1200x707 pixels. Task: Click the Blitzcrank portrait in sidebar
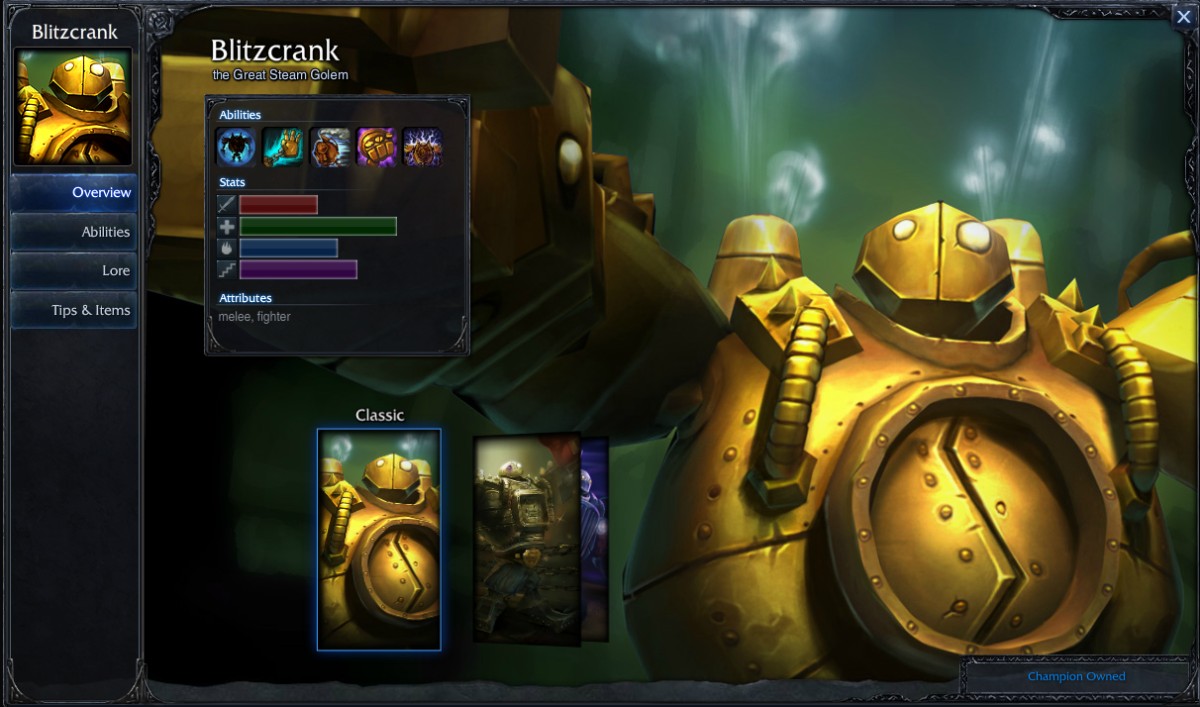73,107
